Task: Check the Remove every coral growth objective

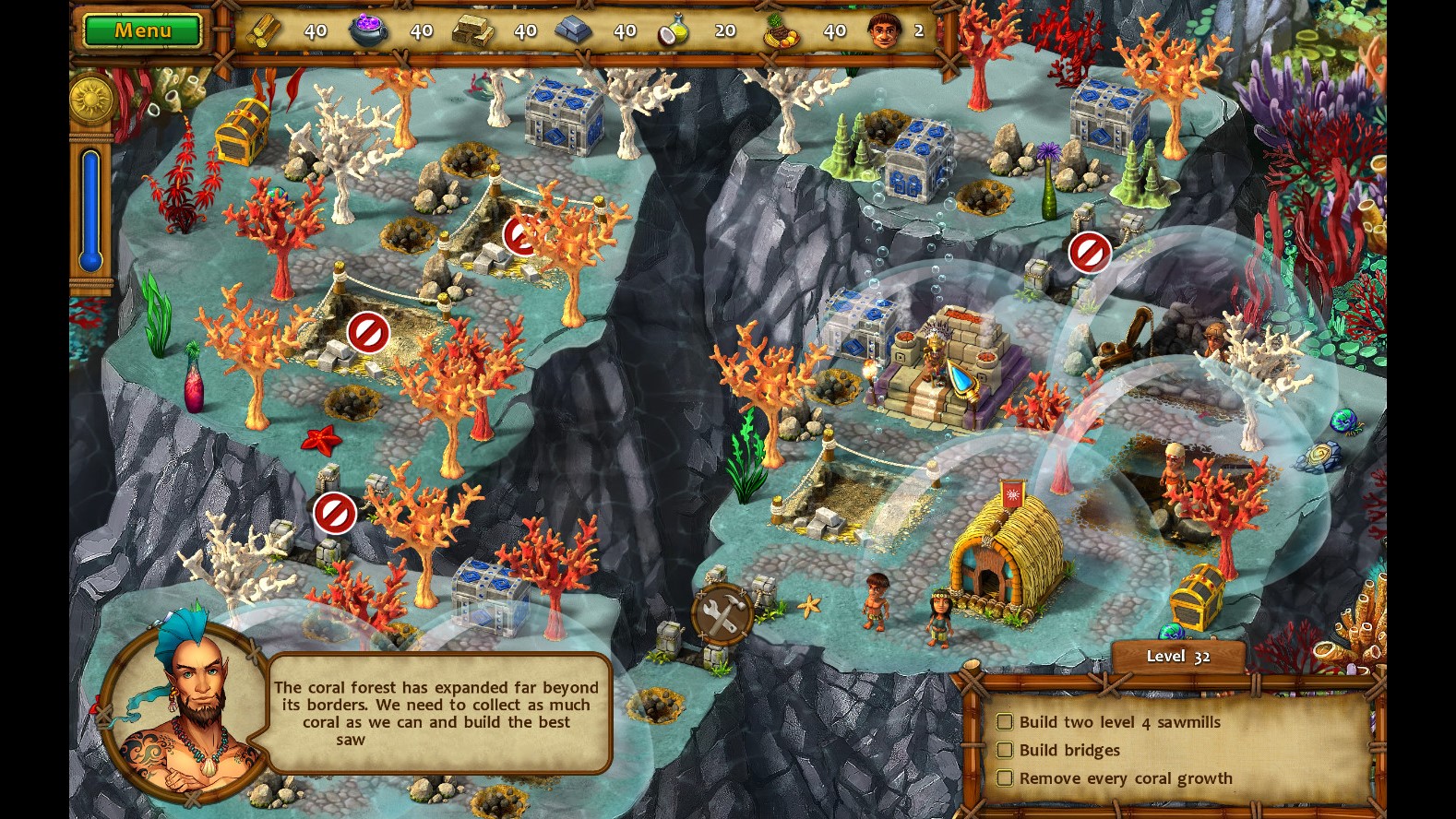Action: 1005,778
